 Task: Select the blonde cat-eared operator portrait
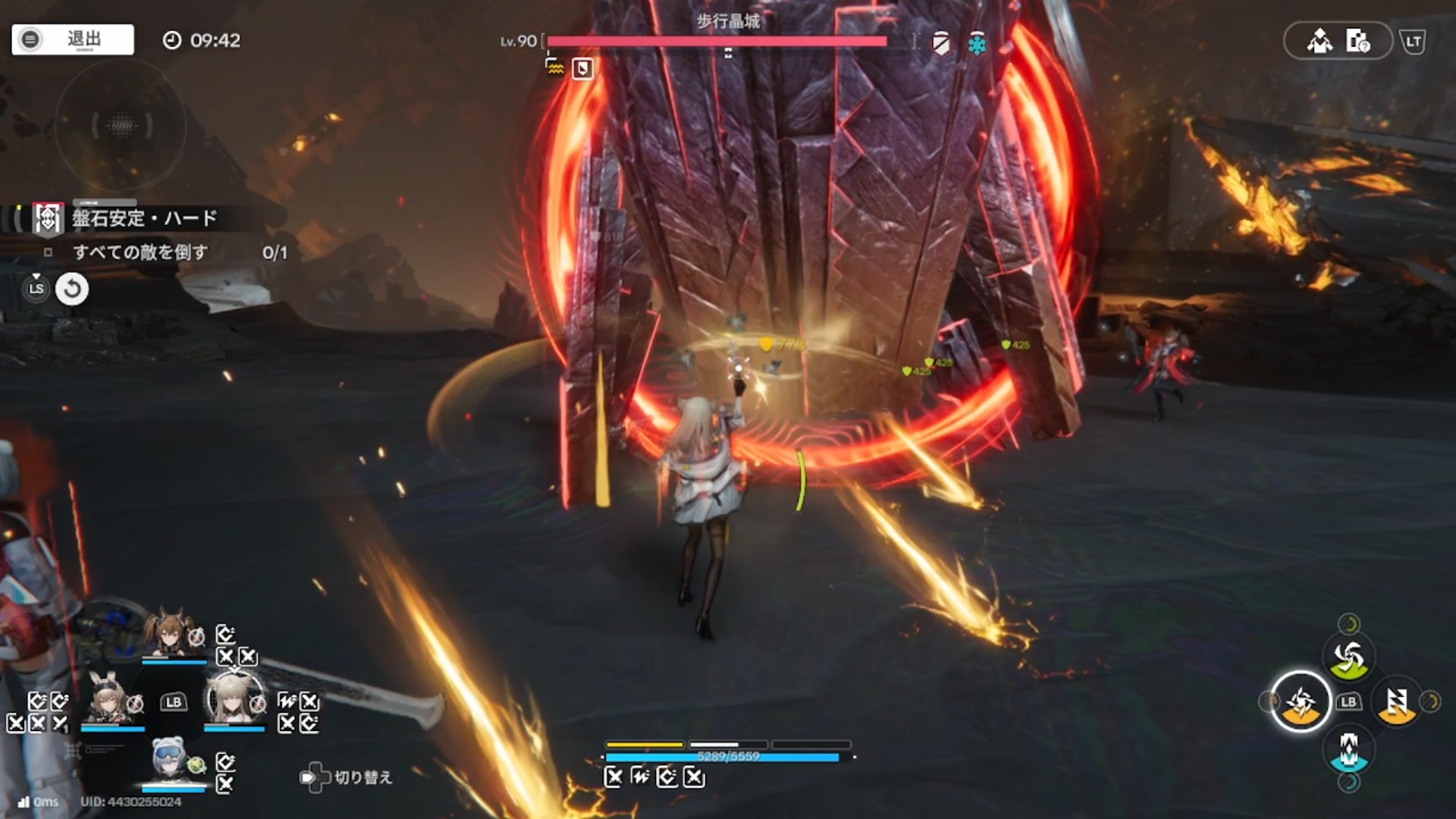234,699
